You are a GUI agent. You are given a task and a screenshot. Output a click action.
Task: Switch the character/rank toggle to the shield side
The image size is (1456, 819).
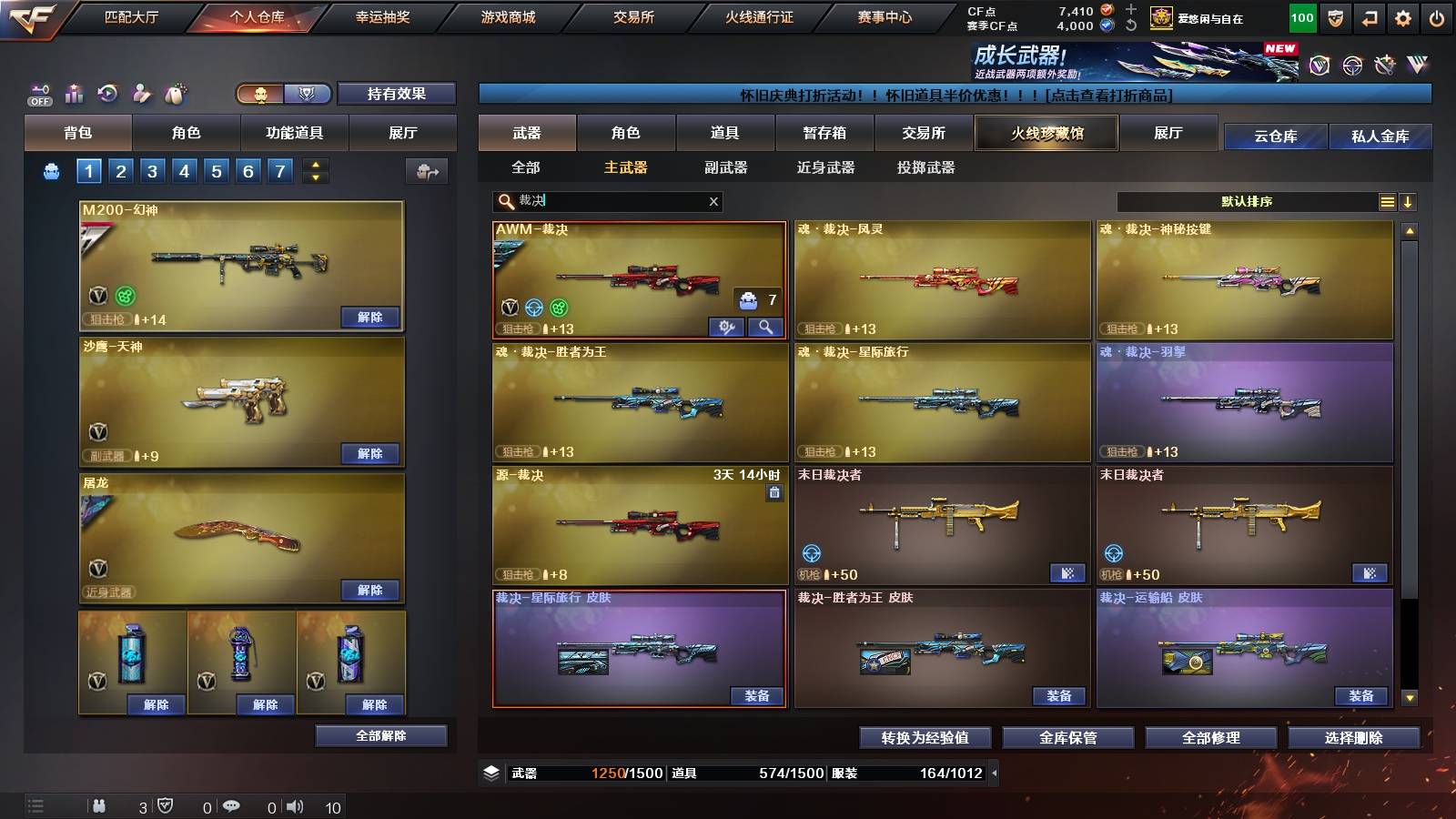click(306, 94)
